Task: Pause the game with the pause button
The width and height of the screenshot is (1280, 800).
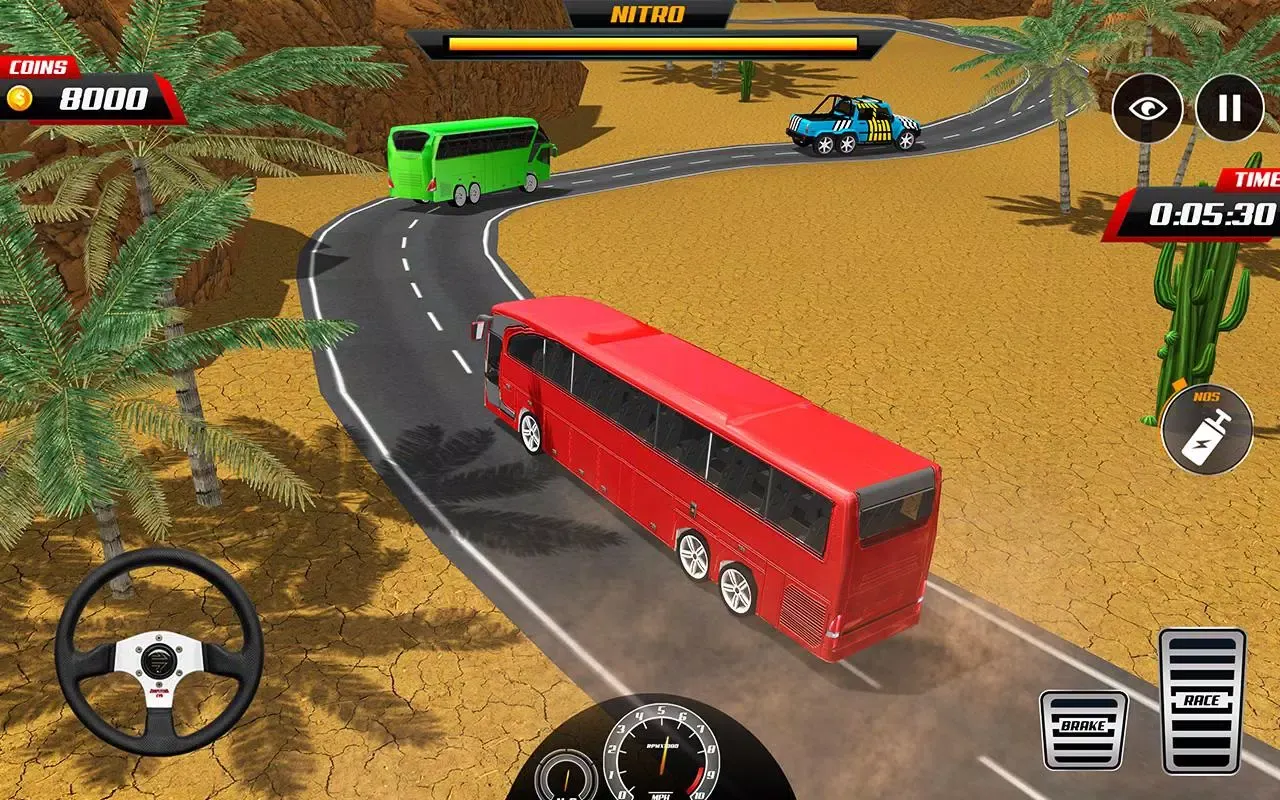Action: (x=1229, y=108)
